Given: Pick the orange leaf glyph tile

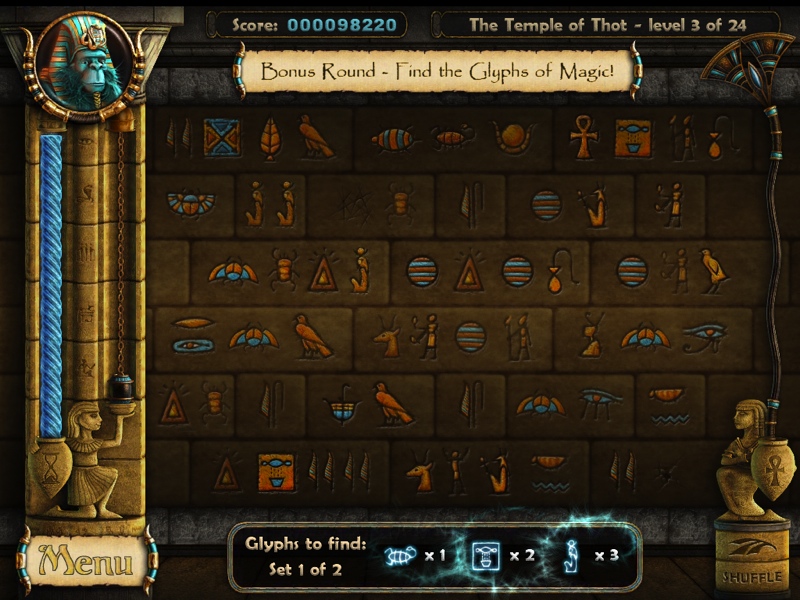Looking at the screenshot, I should (270, 138).
